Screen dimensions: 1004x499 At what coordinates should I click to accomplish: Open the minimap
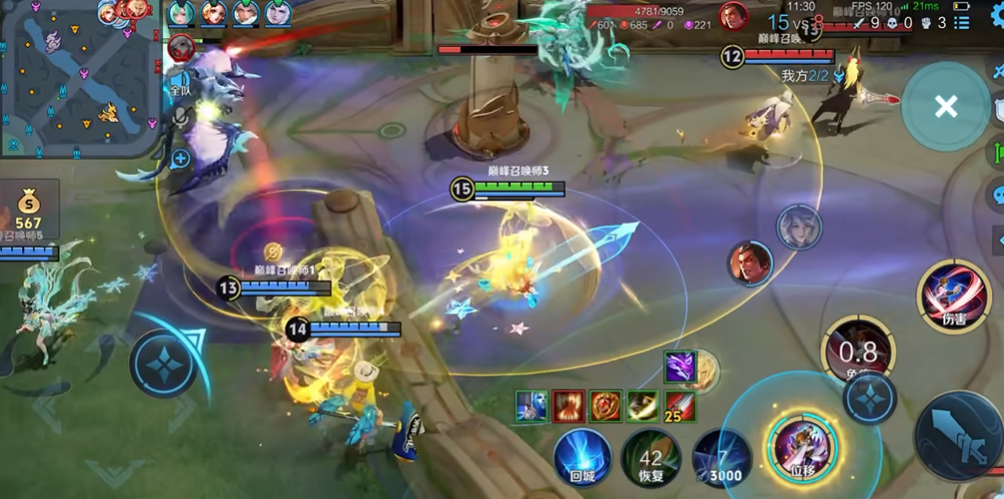(78, 78)
